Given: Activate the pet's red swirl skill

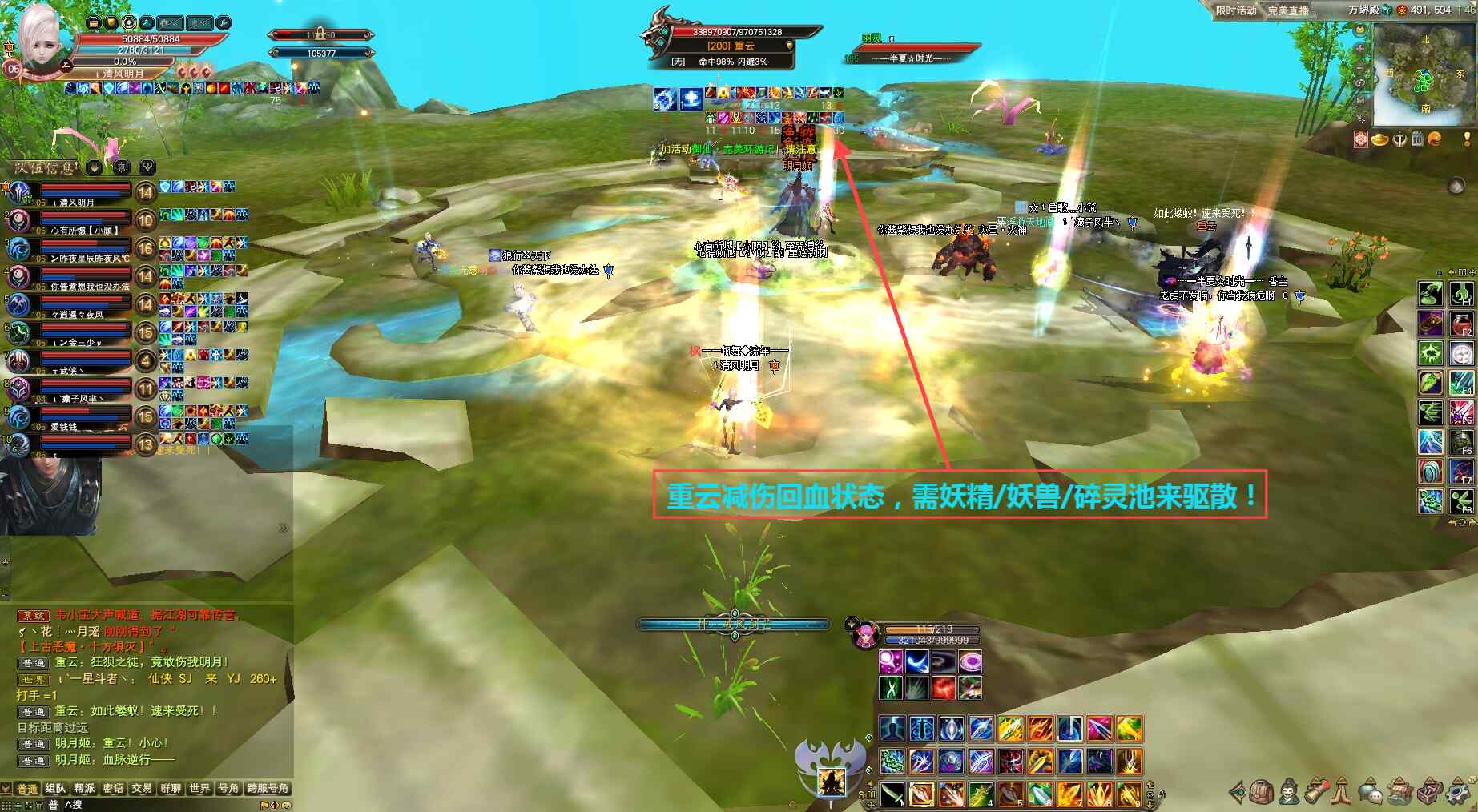Looking at the screenshot, I should 944,687.
